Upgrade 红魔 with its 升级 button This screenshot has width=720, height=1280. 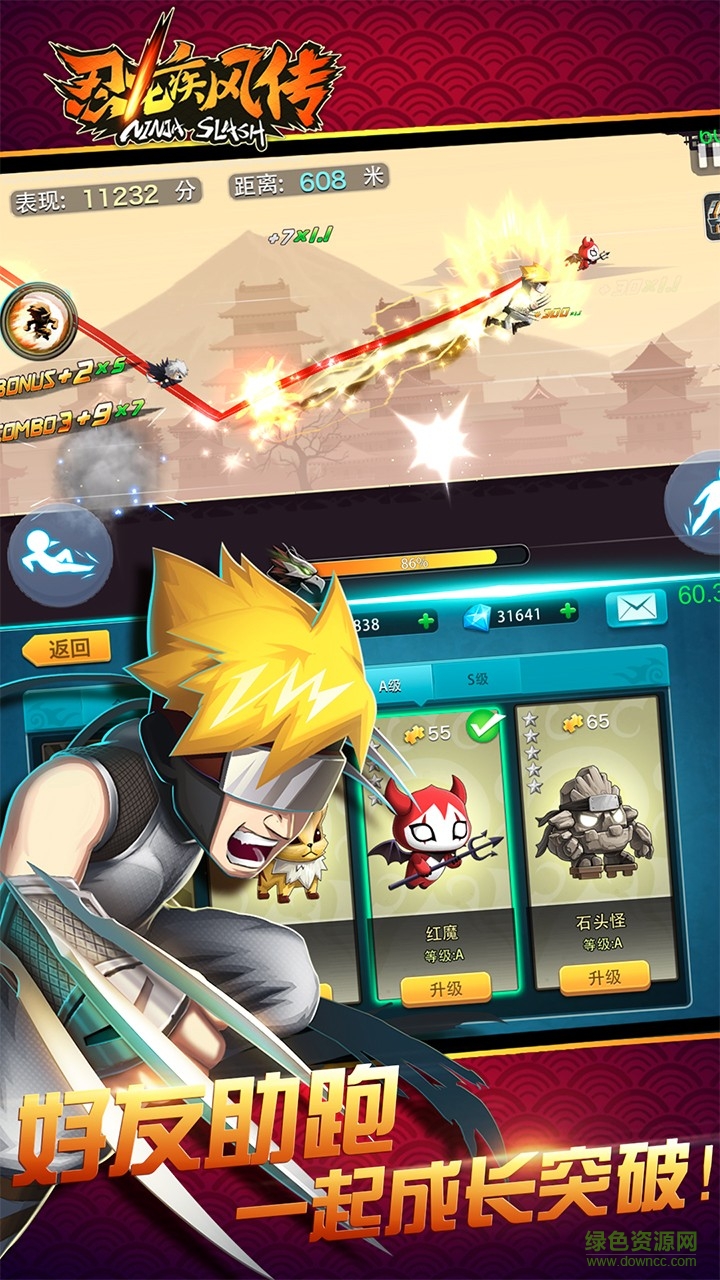(445, 988)
